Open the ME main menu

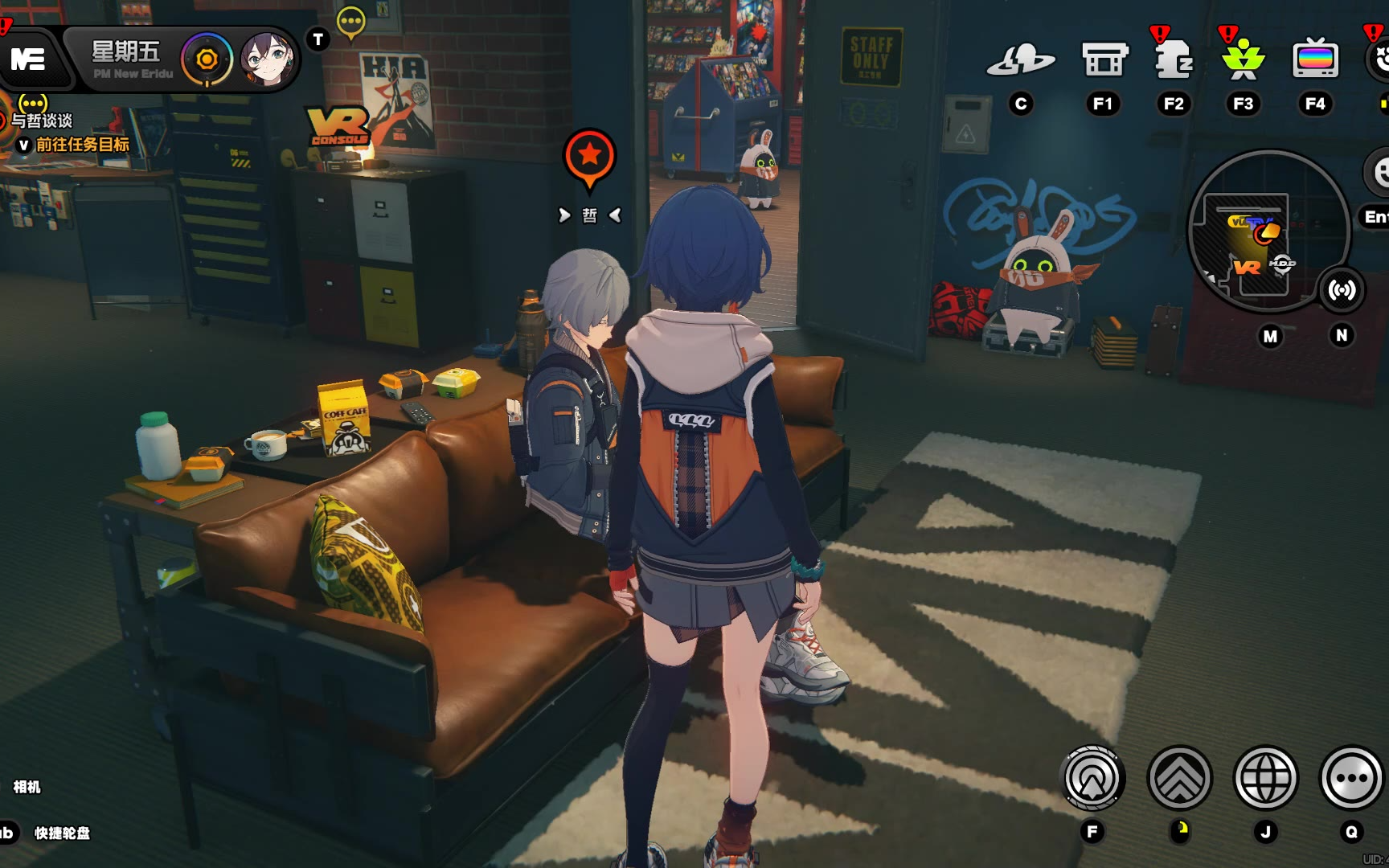[29, 59]
